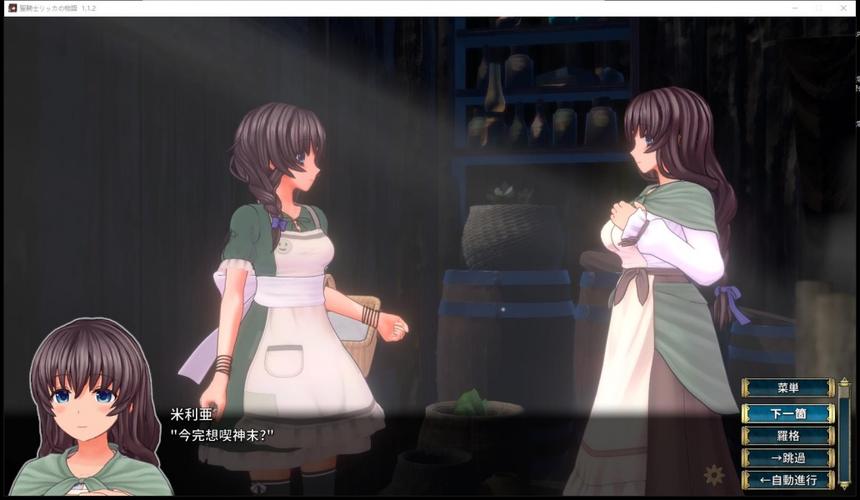The height and width of the screenshot is (500, 860).
Task: Open the 菜単 menu
Action: pyautogui.click(x=788, y=388)
